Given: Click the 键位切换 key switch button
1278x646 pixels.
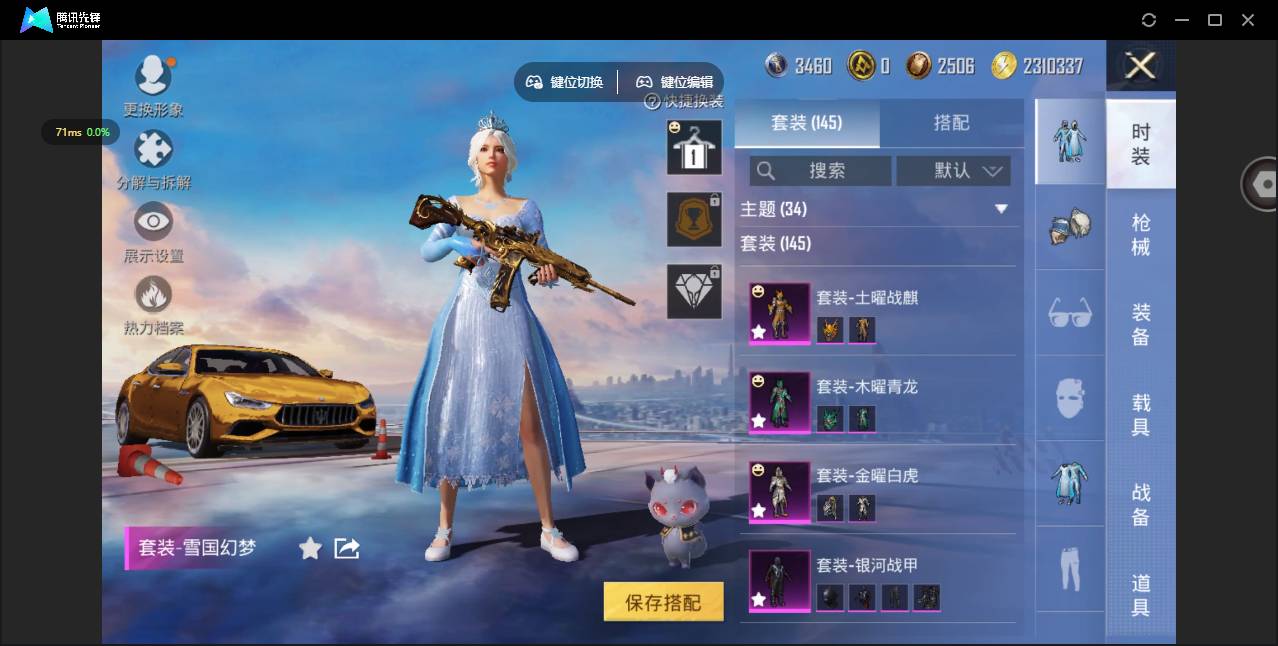Looking at the screenshot, I should click(x=566, y=82).
